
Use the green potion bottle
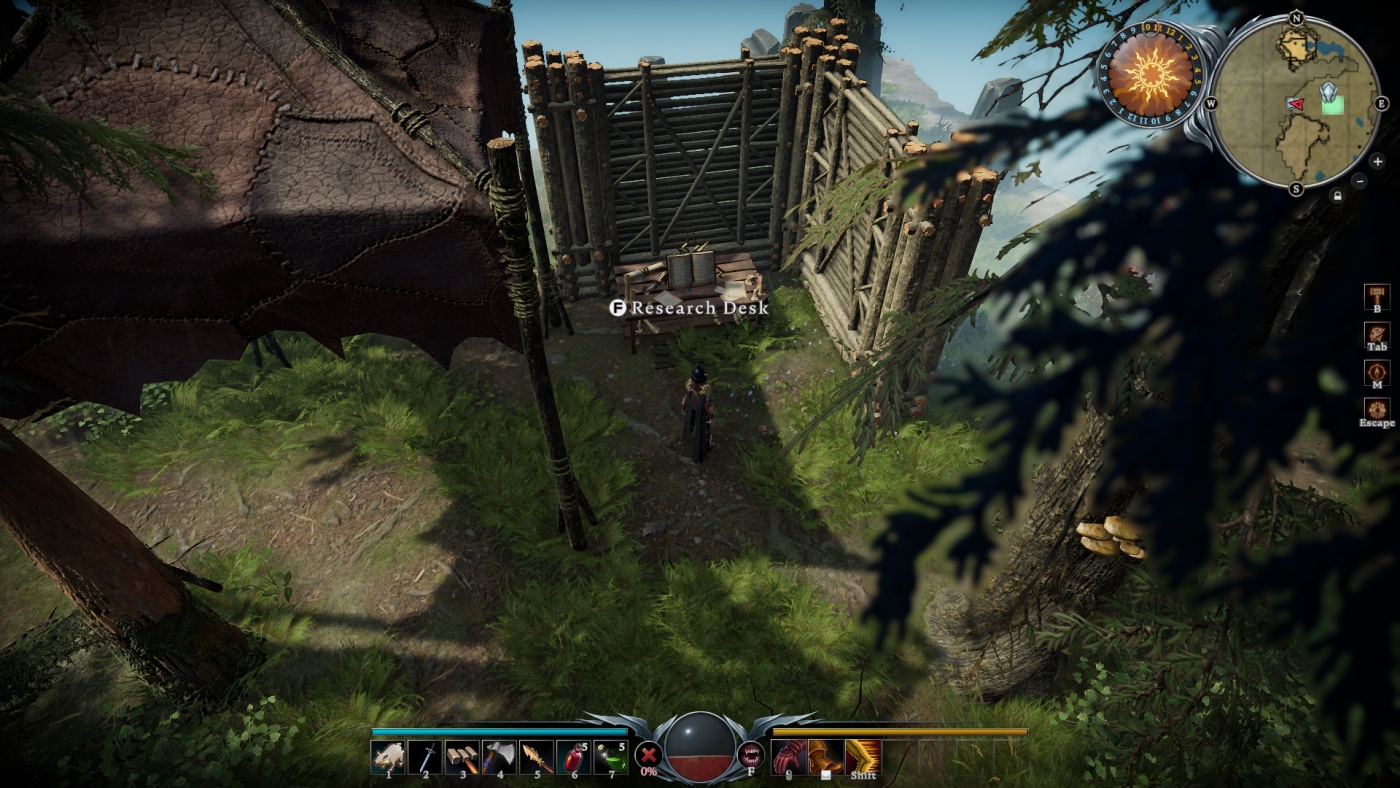point(610,757)
